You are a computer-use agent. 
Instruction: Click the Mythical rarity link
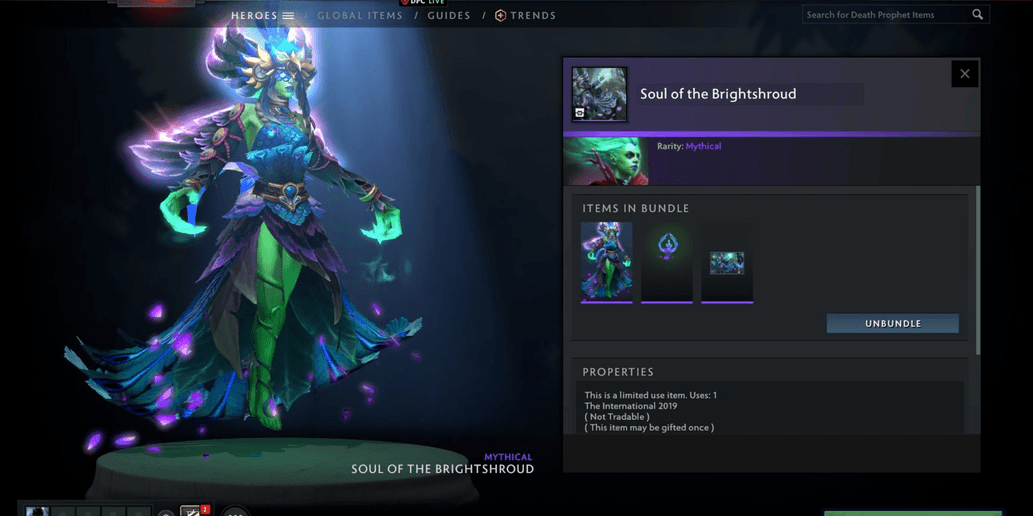click(703, 146)
